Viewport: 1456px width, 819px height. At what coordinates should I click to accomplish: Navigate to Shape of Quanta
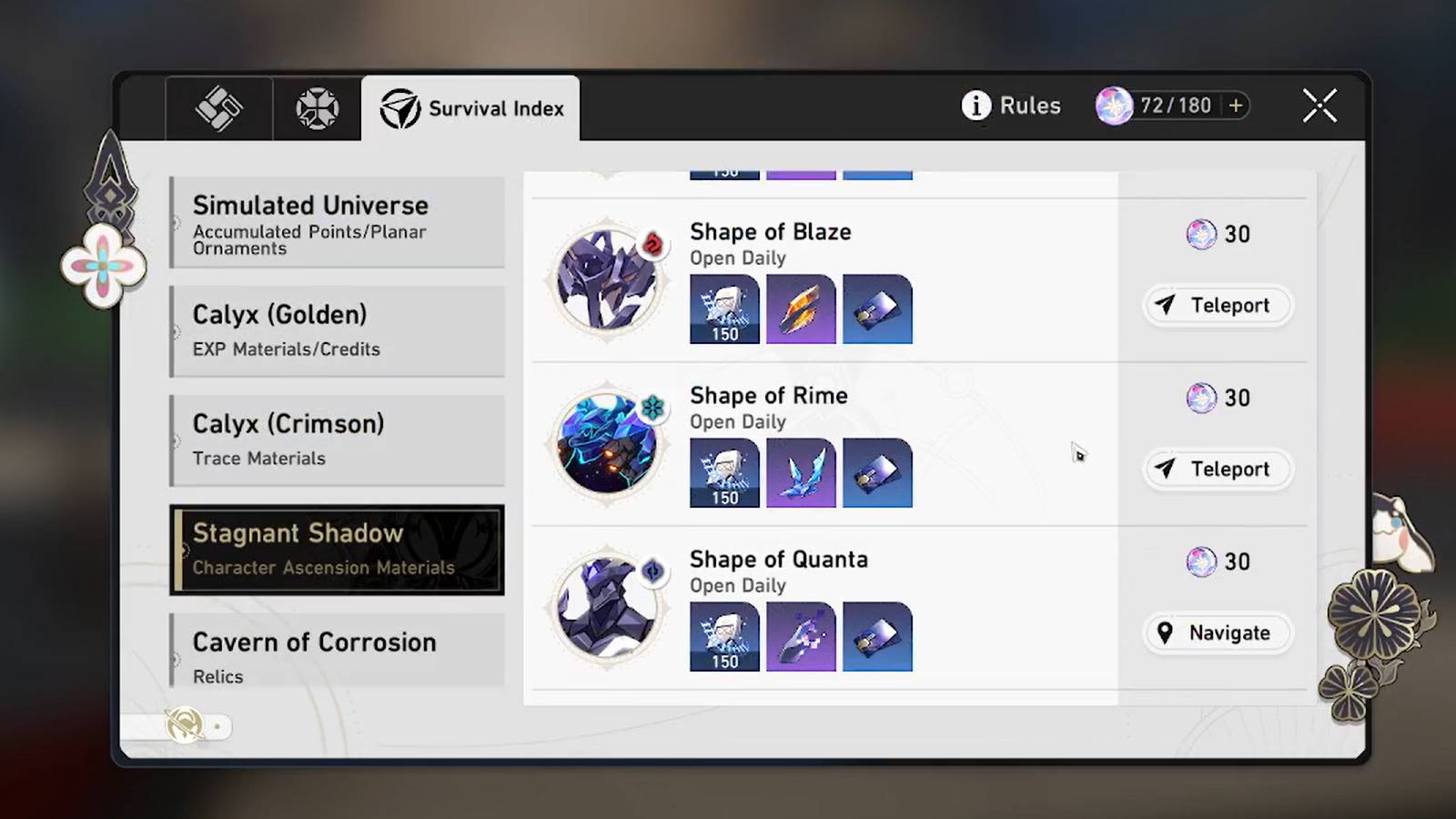(1217, 632)
